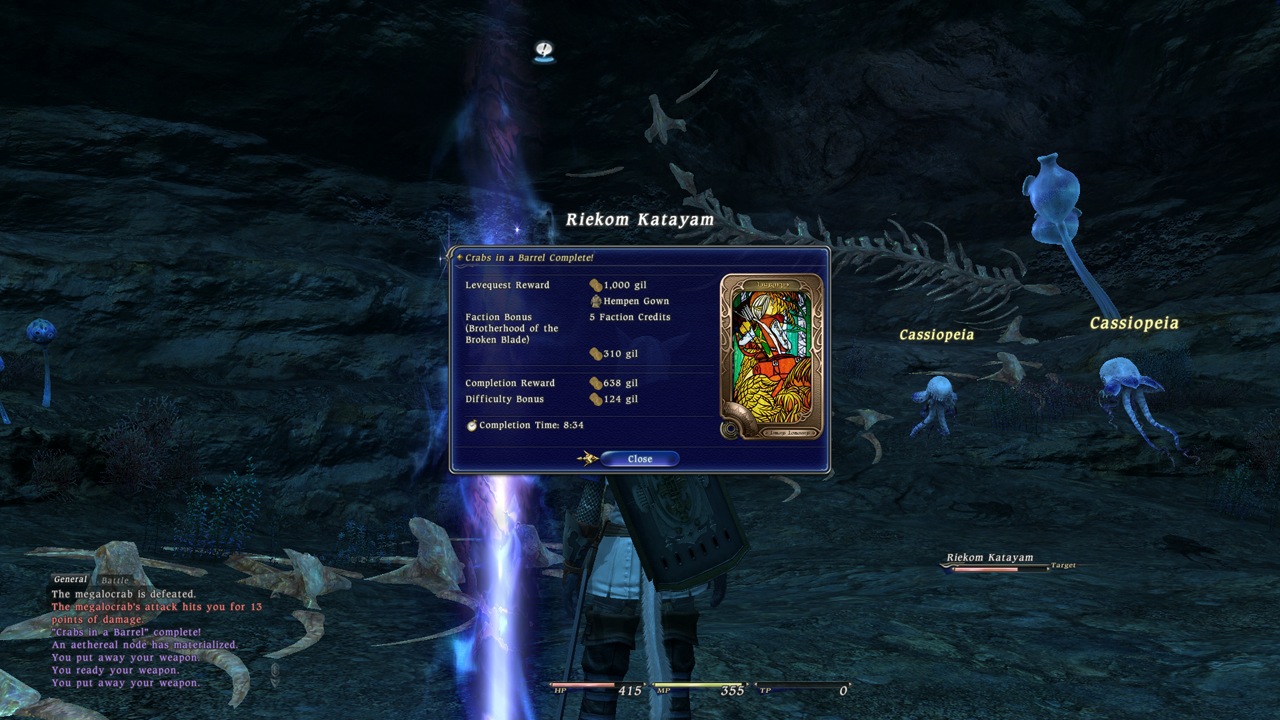The image size is (1280, 720).
Task: Click the clock icon next to Completion Time
Action: [473, 425]
